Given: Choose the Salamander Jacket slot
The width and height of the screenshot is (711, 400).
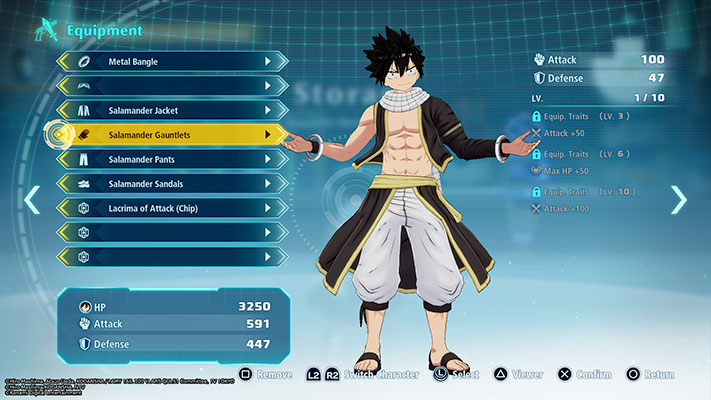Looking at the screenshot, I should pyautogui.click(x=170, y=110).
